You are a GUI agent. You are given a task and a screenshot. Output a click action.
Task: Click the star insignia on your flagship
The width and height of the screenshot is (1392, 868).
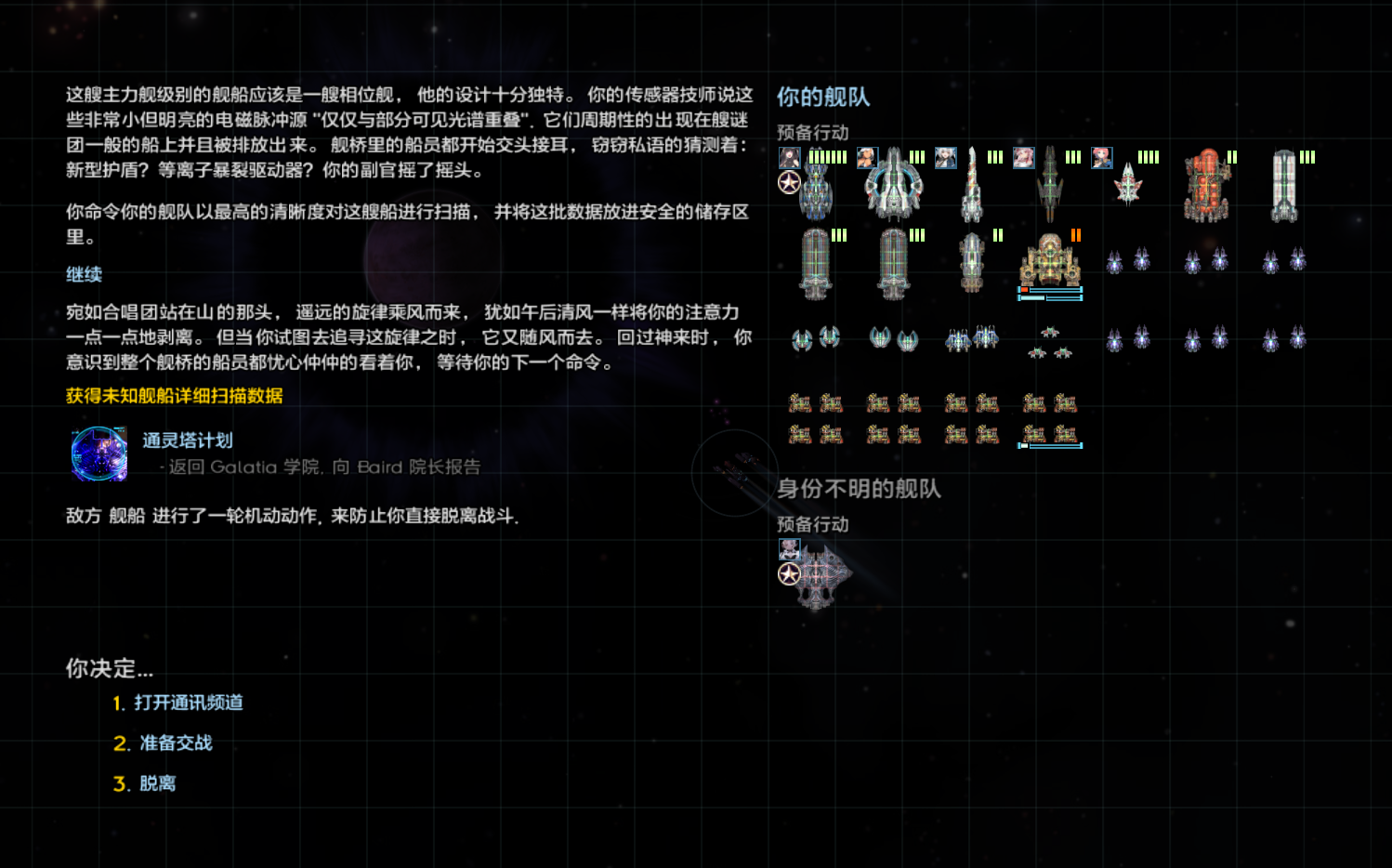789,183
